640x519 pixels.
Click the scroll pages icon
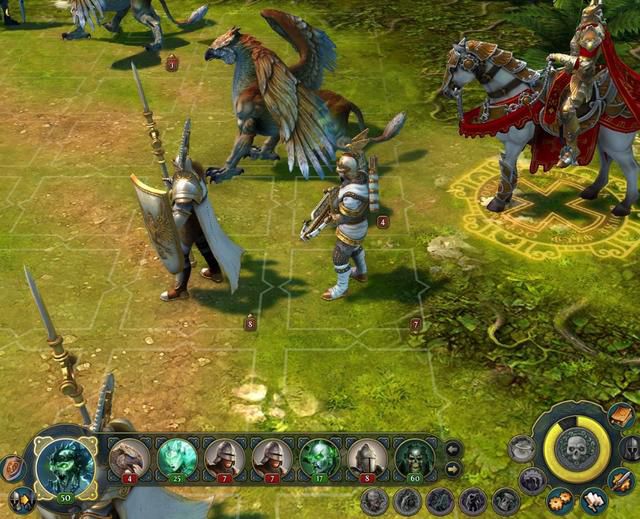point(594,499)
